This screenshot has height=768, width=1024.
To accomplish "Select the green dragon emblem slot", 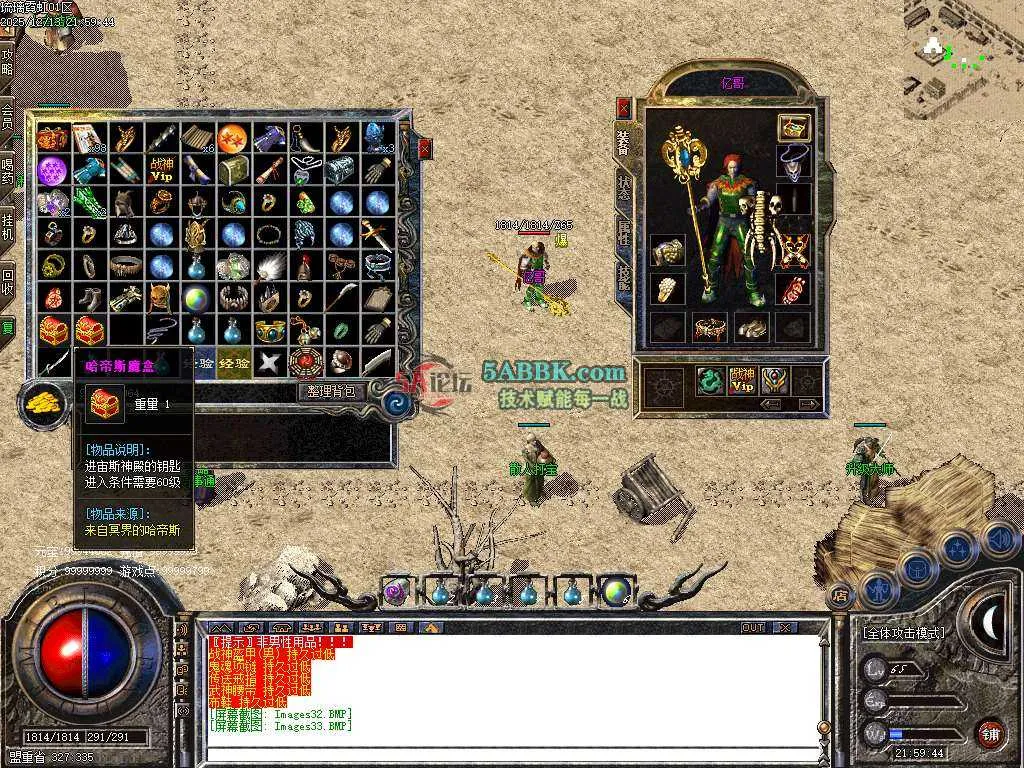I will tap(709, 381).
